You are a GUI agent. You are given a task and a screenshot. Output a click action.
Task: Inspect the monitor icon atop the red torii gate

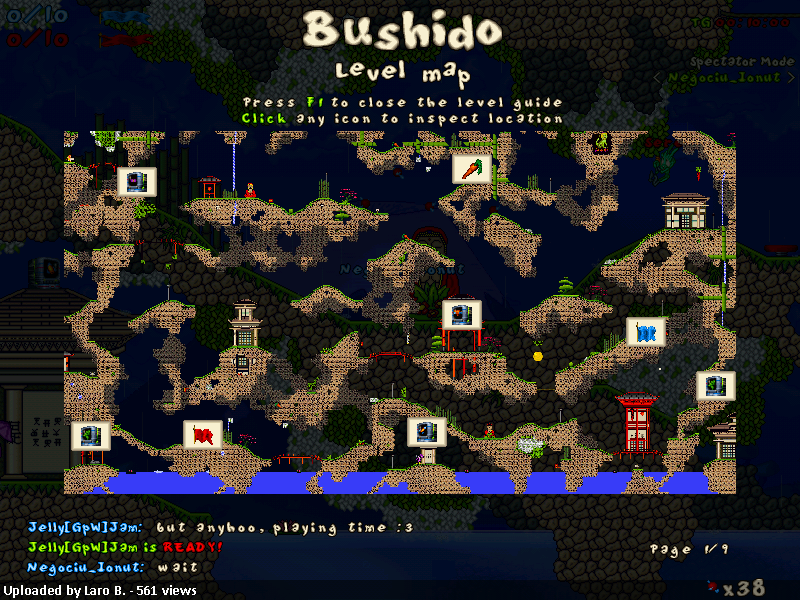point(462,315)
